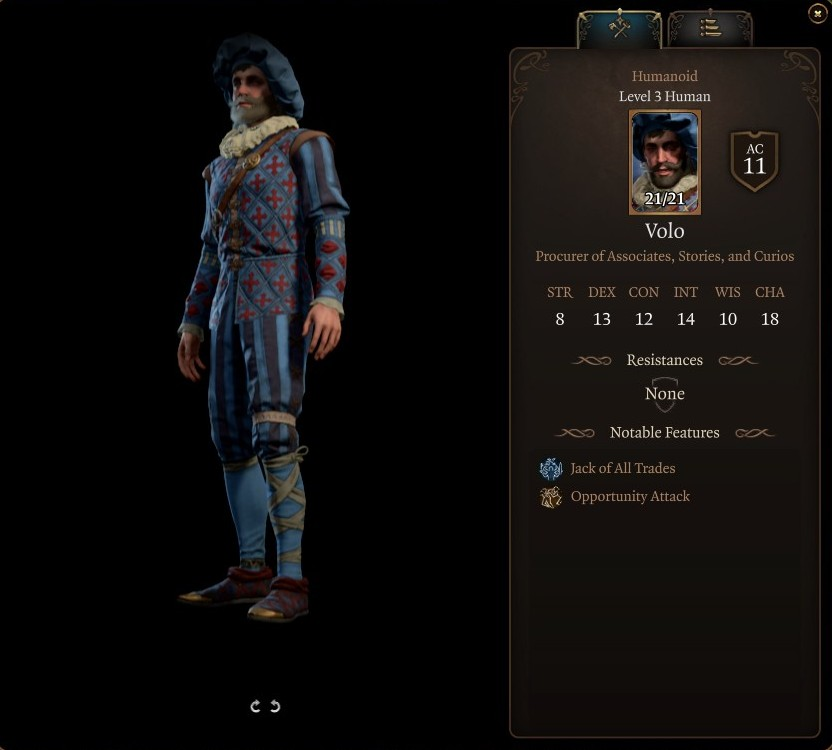
Task: Open the list-icon tab
Action: click(x=710, y=28)
